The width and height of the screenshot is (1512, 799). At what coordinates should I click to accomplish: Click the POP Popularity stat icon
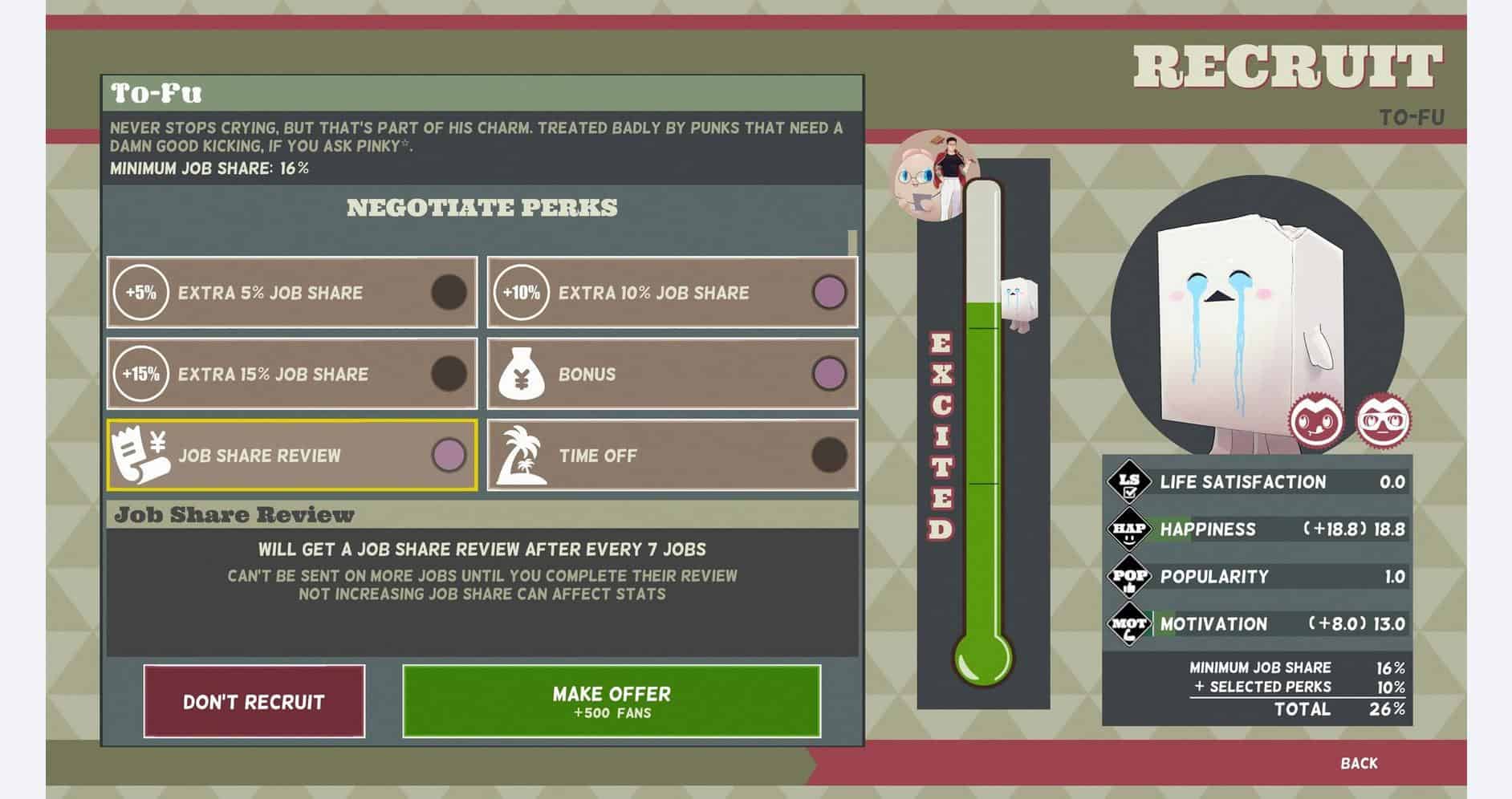(1132, 577)
